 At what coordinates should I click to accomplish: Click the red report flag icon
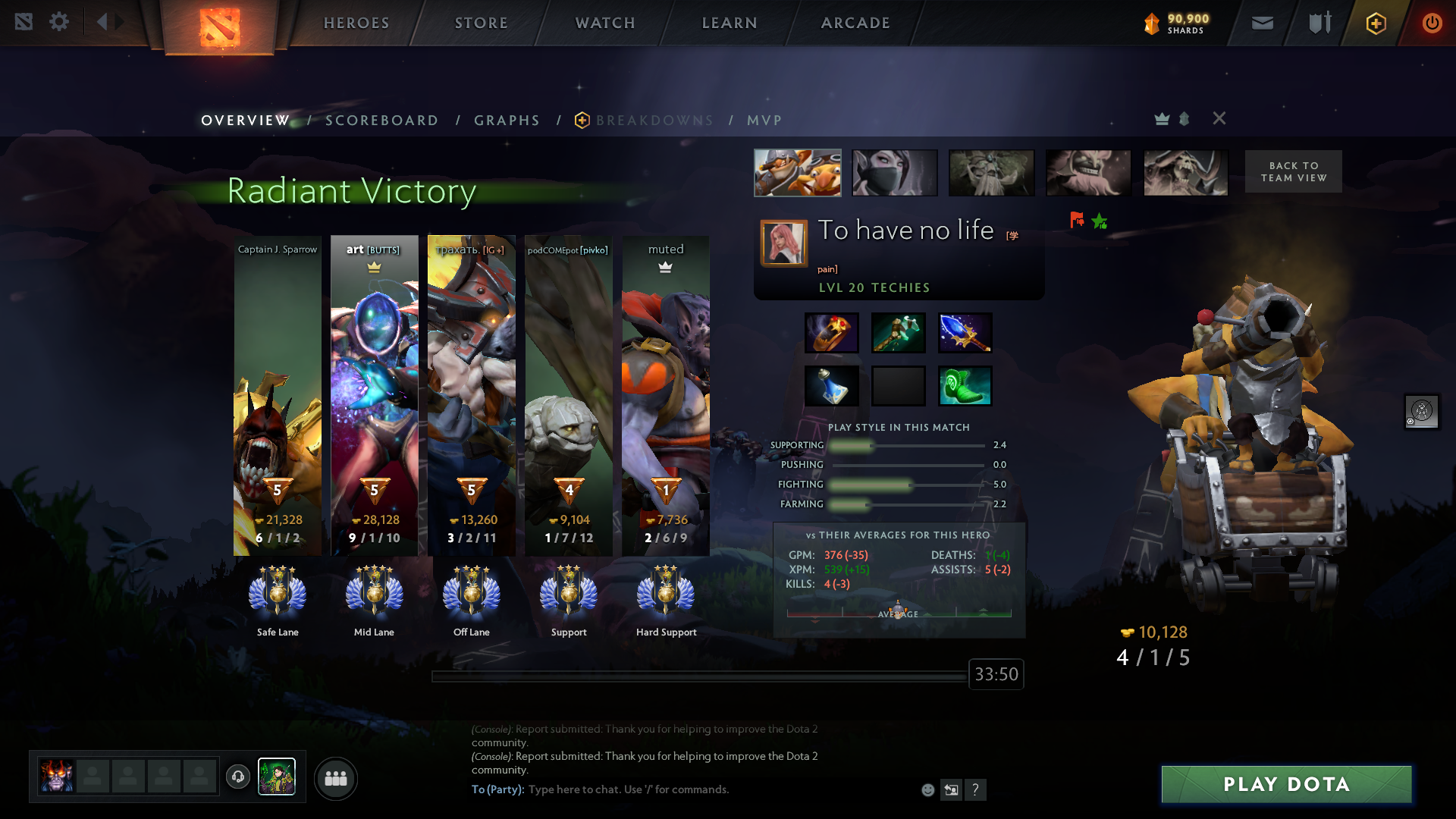(1076, 221)
